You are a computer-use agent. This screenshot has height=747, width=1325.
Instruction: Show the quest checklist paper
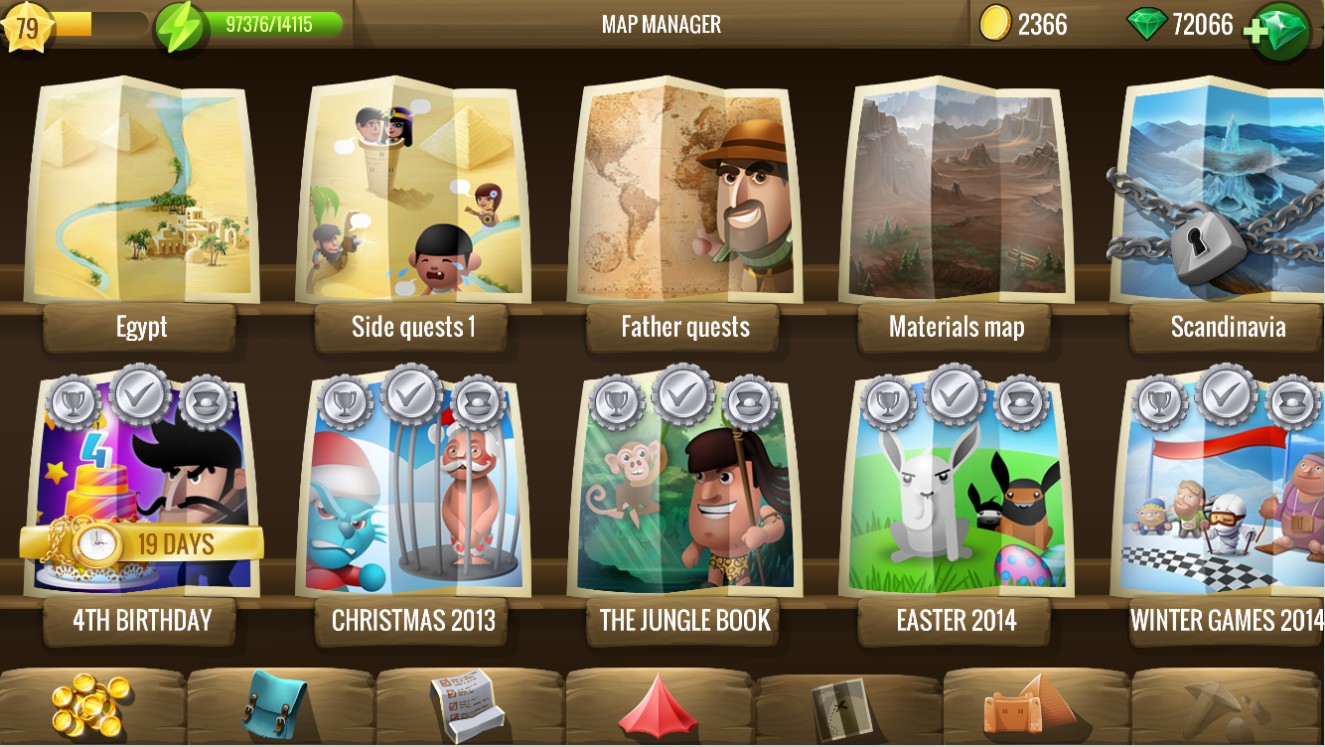point(467,705)
